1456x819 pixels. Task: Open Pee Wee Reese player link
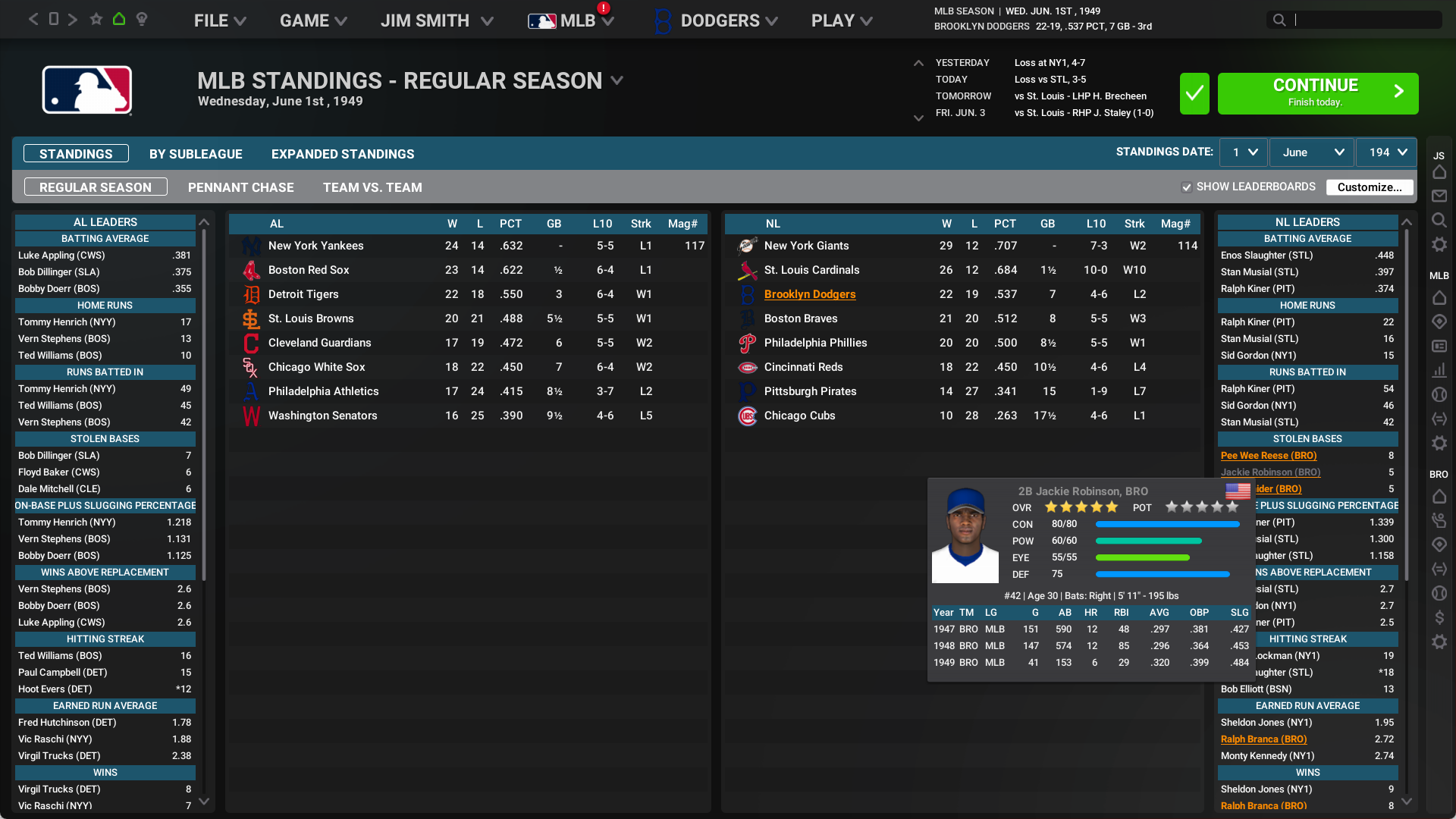[1268, 456]
